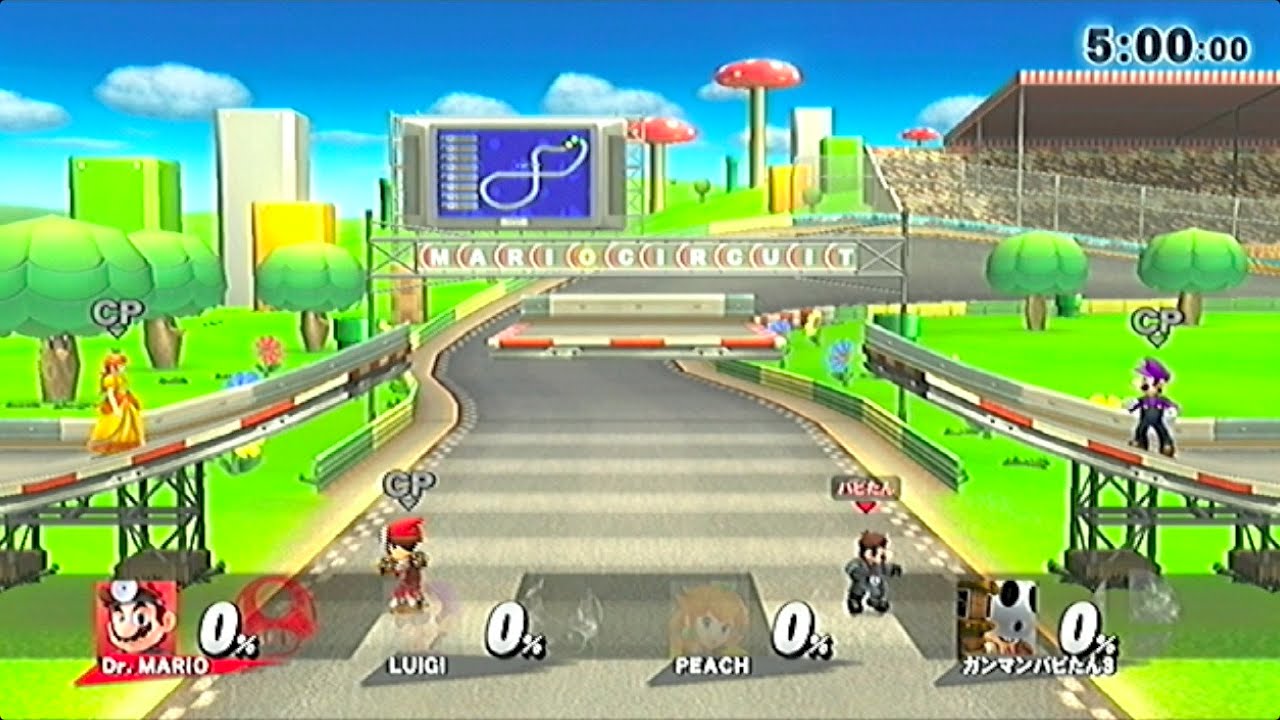Select the MARIO CIRCUIT banner sign
The width and height of the screenshot is (1280, 720).
tap(641, 257)
